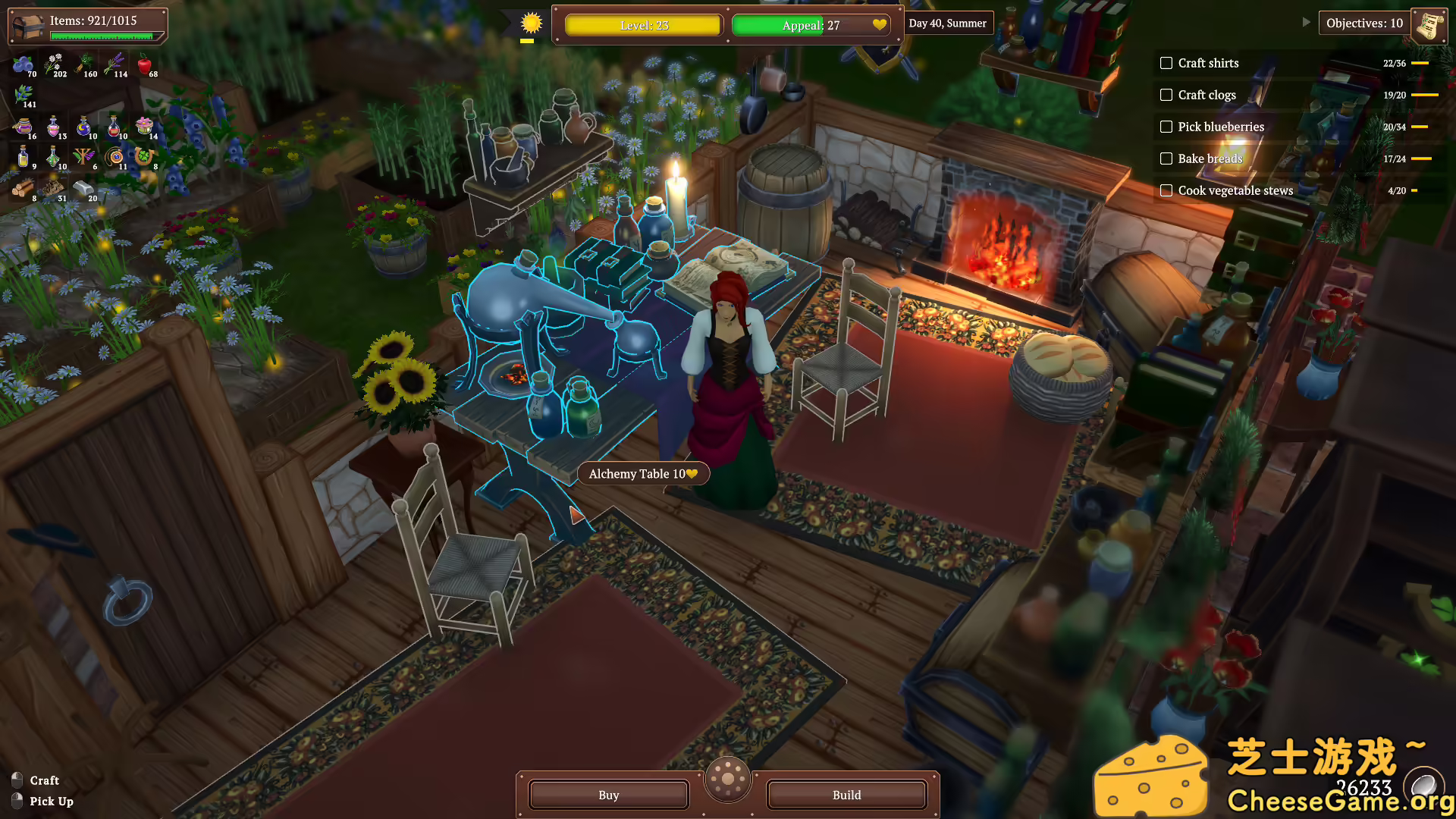This screenshot has width=1456, height=819.
Task: Open the Build menu
Action: click(x=846, y=795)
